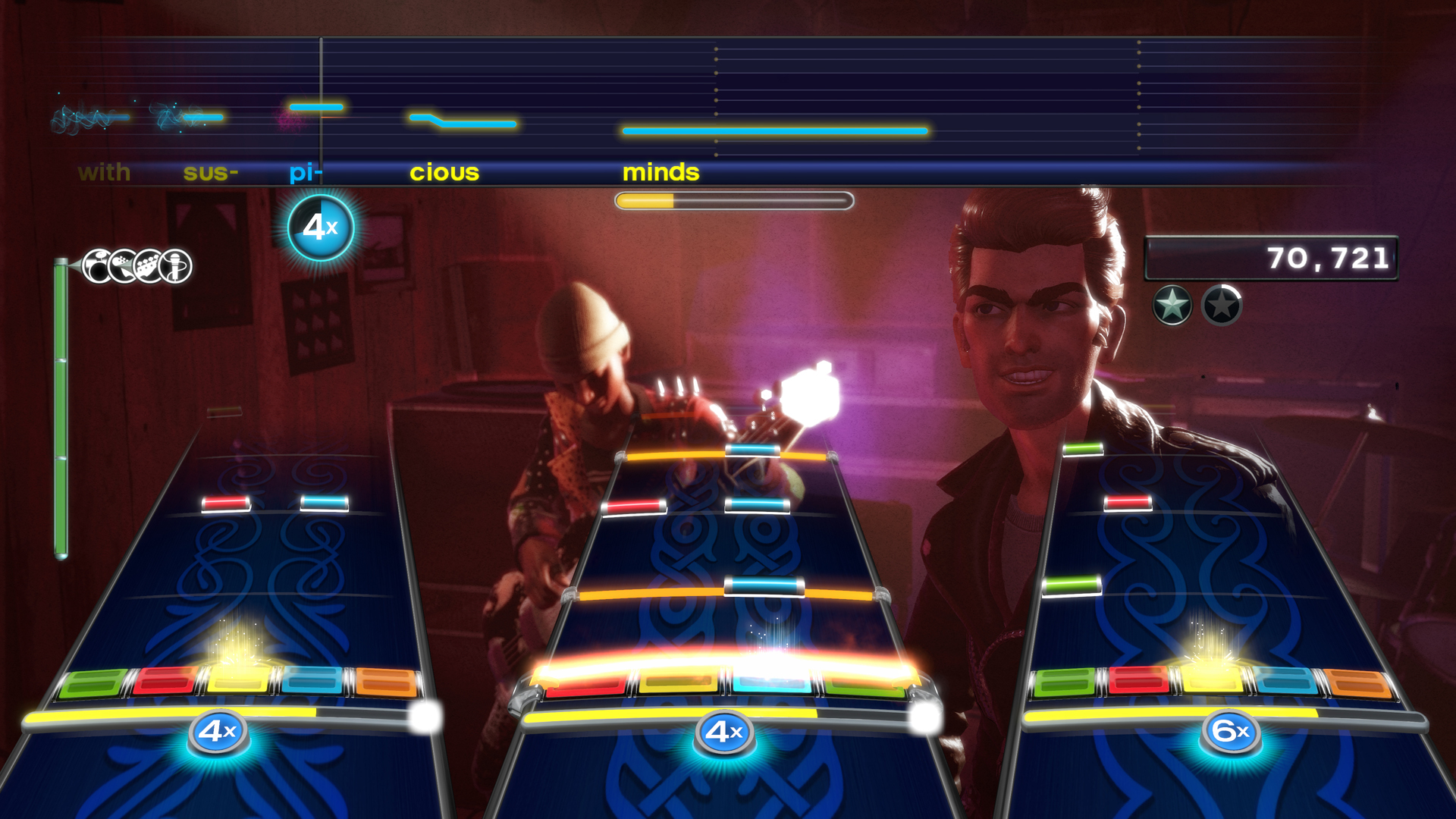Select the bass headstock instrument icon

(x=146, y=265)
